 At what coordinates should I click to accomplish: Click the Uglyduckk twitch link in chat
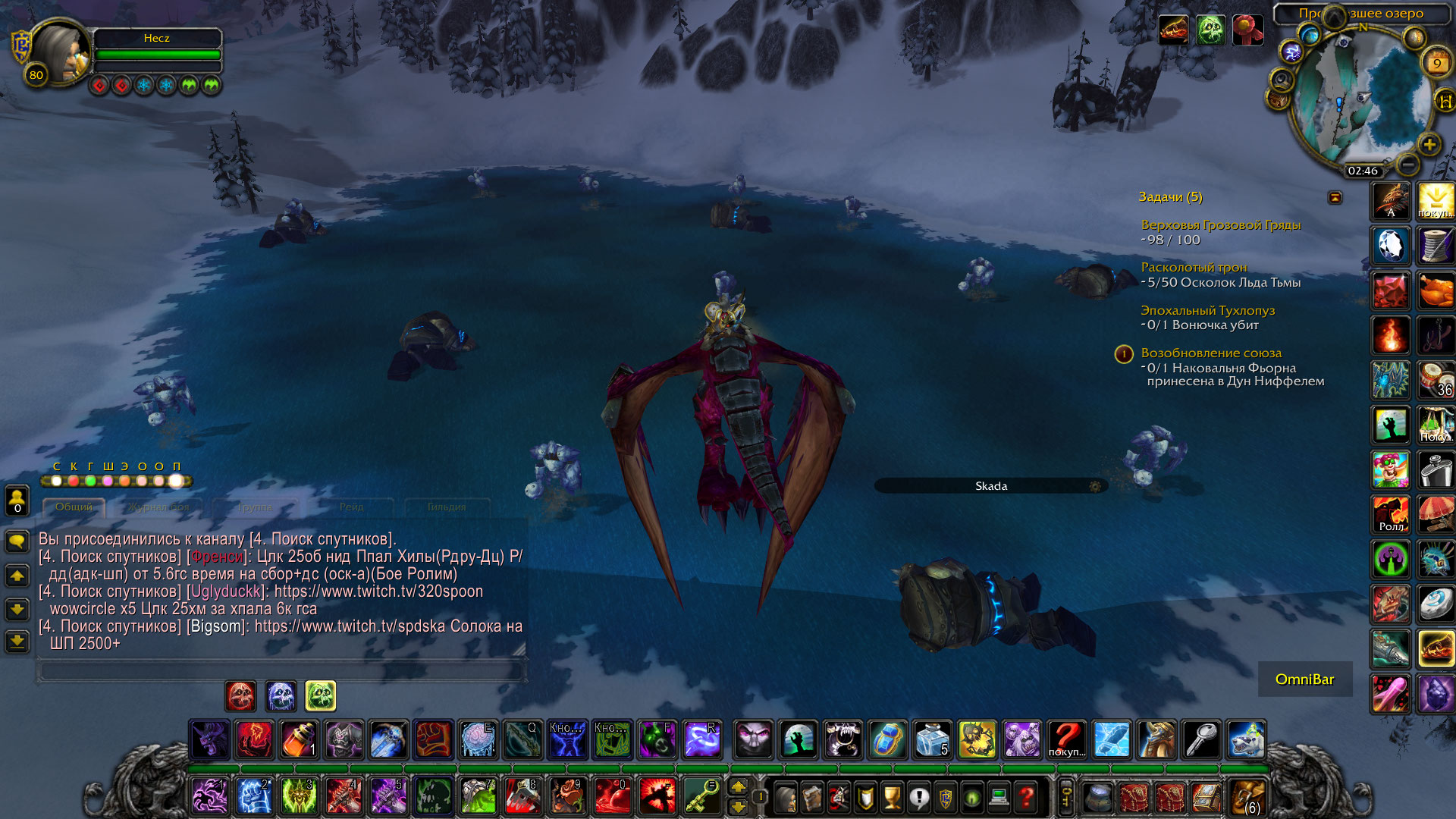[378, 591]
